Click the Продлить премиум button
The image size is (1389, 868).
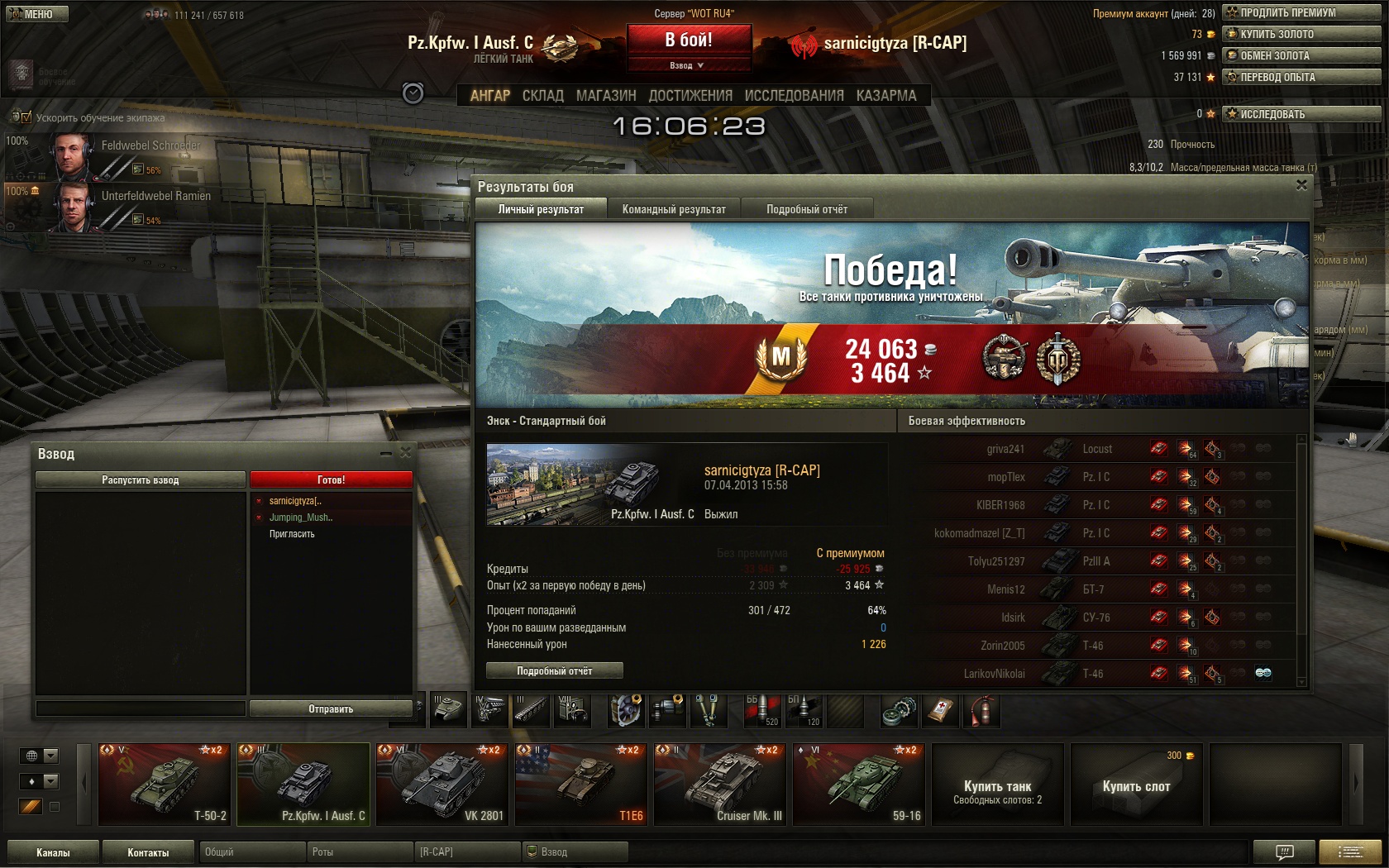tap(1301, 12)
